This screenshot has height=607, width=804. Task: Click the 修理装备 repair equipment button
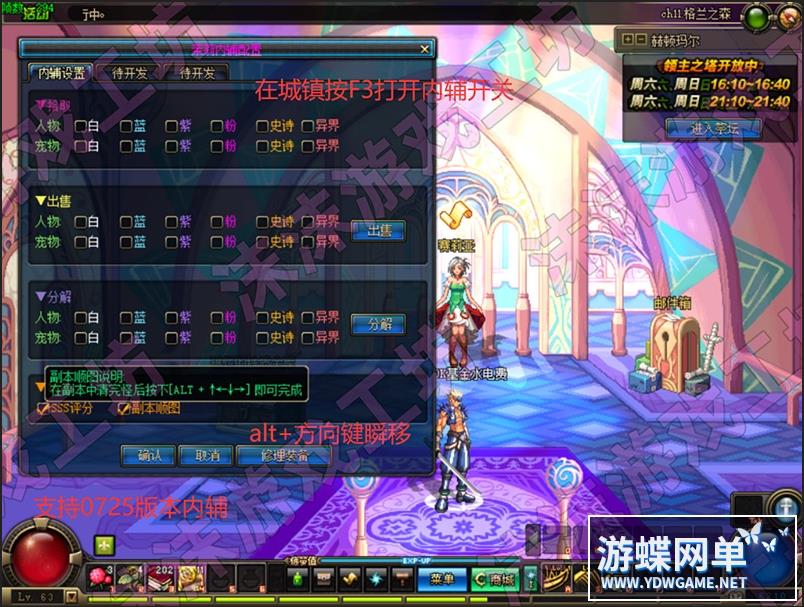(283, 455)
